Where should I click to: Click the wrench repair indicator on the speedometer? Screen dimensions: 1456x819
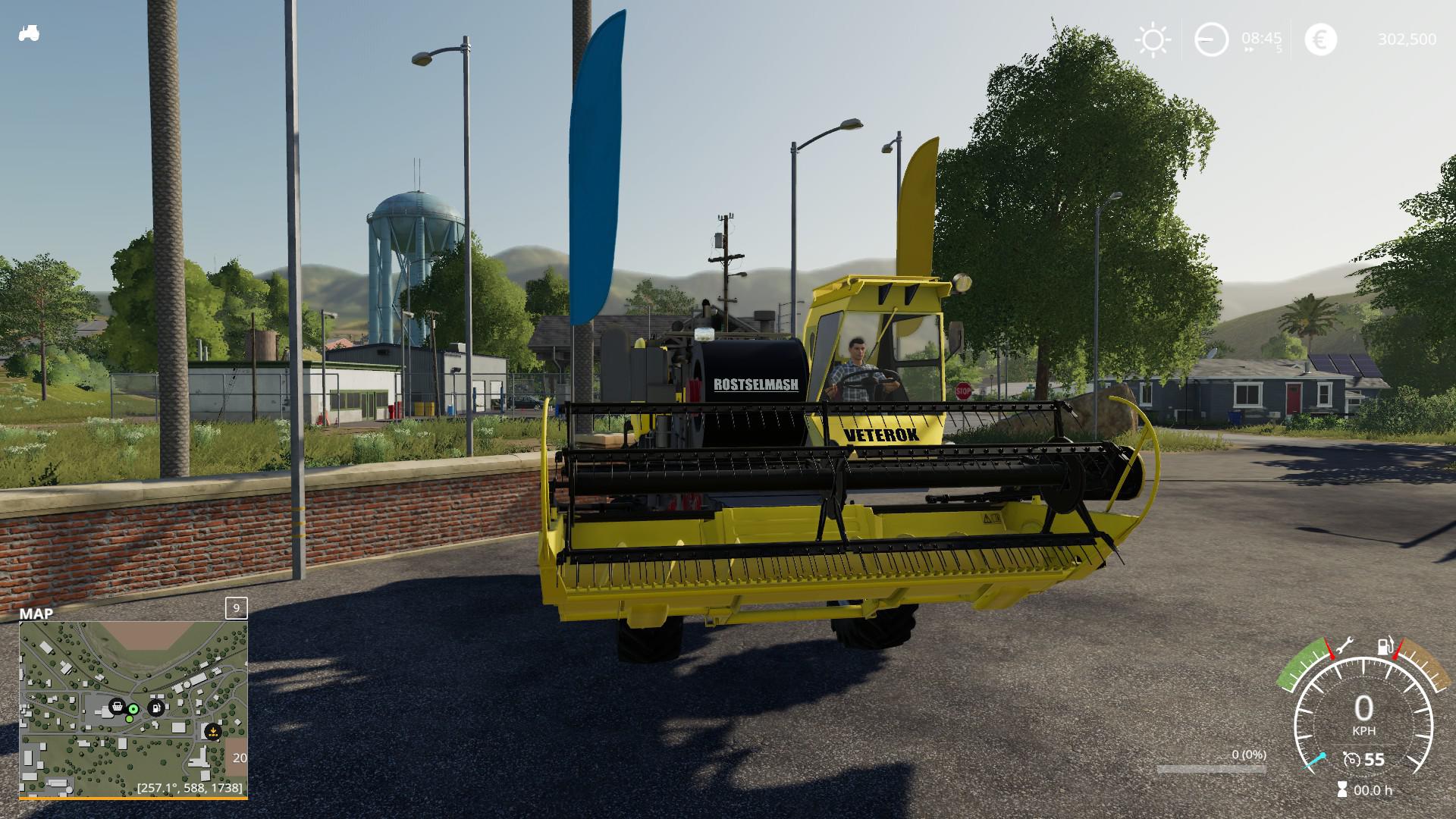click(1345, 645)
